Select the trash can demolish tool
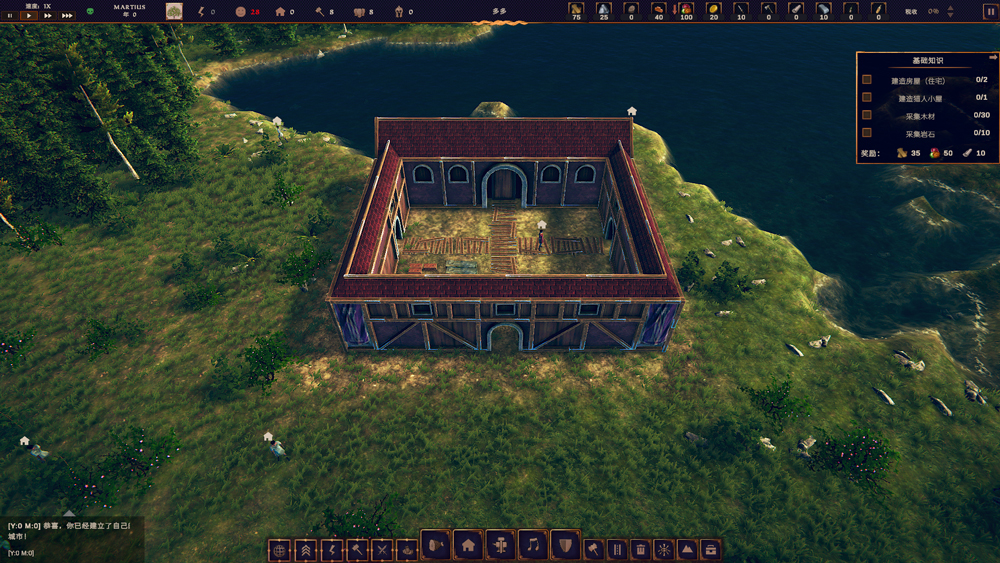 [x=640, y=549]
